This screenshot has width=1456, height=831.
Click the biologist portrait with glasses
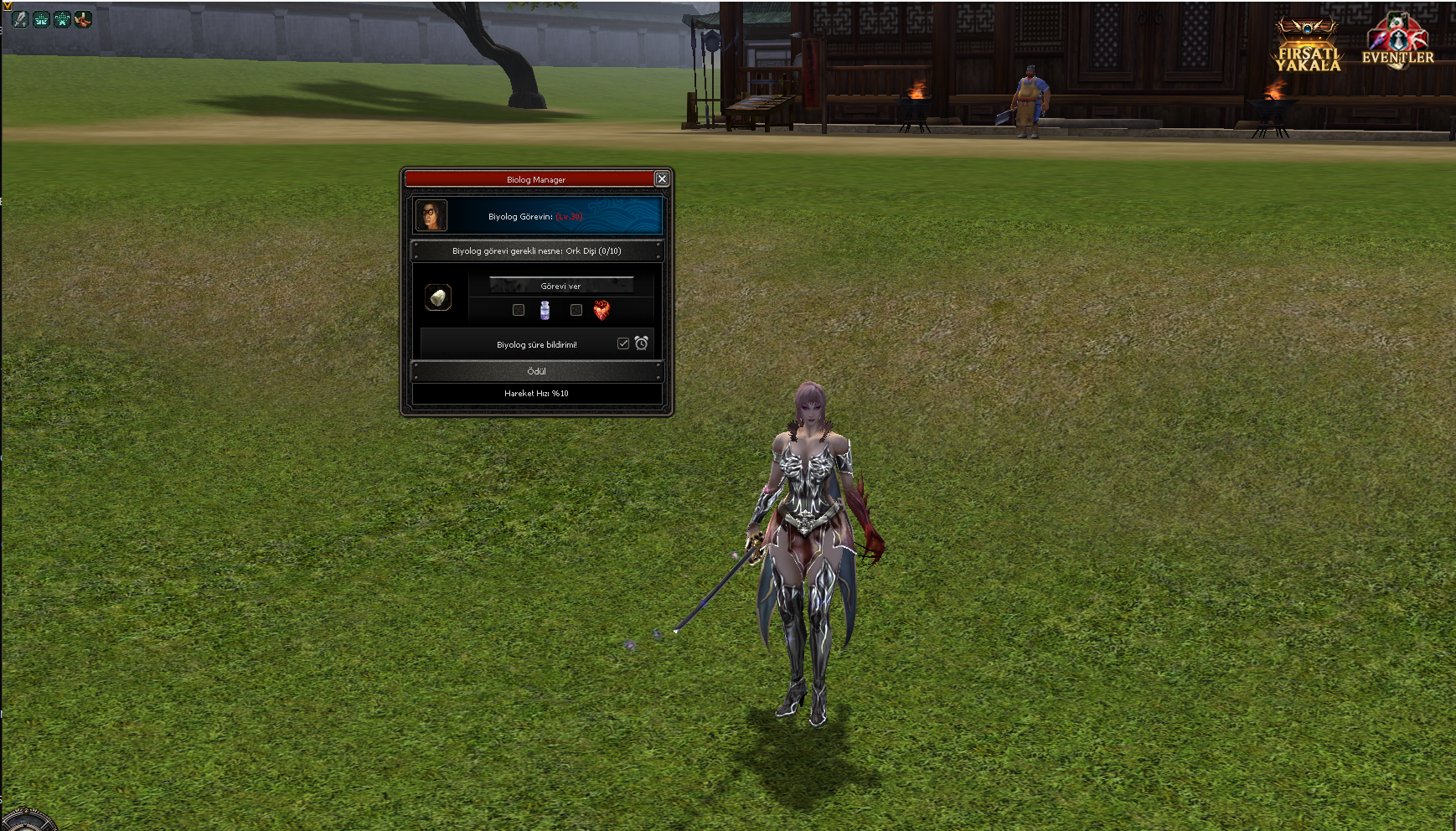click(x=431, y=215)
